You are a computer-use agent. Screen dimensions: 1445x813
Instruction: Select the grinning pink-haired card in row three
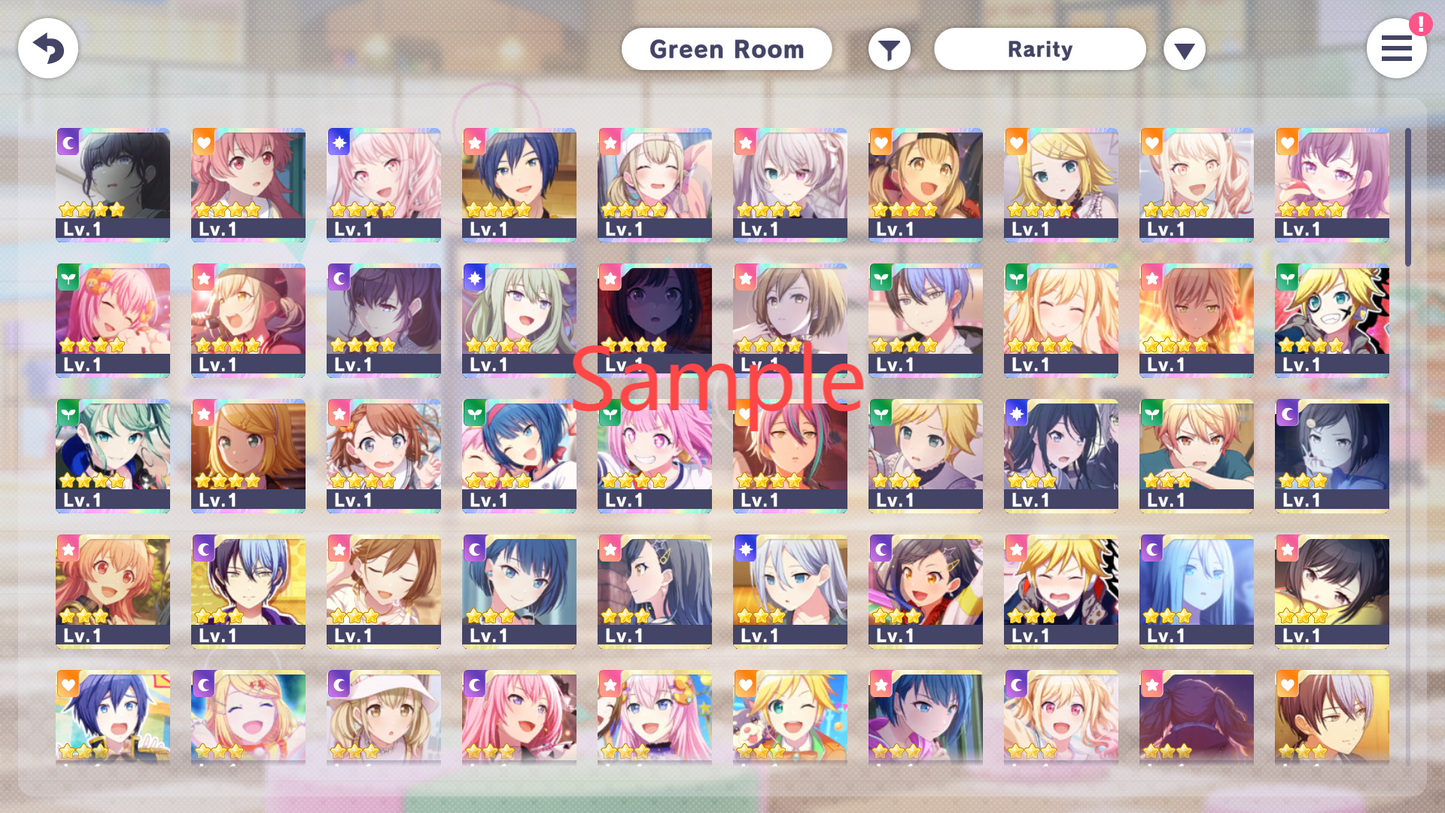click(x=654, y=457)
